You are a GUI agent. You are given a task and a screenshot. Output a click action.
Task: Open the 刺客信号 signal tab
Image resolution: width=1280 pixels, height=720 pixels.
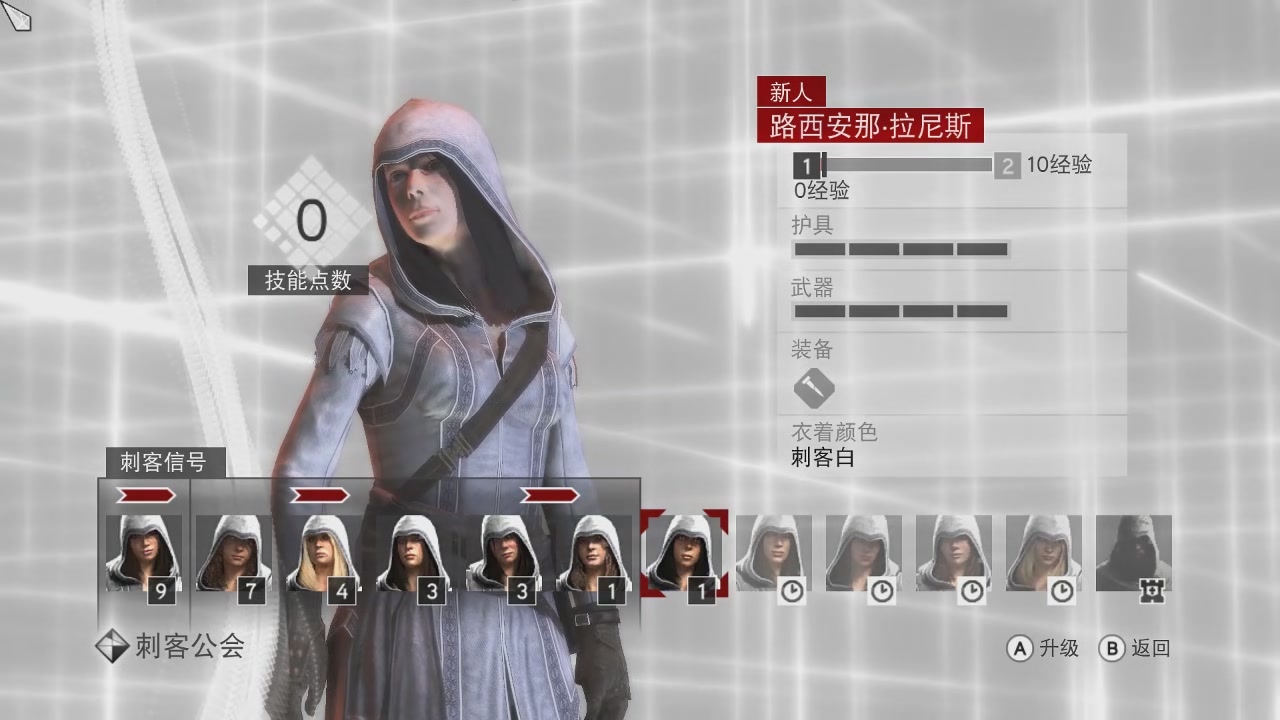(x=167, y=463)
